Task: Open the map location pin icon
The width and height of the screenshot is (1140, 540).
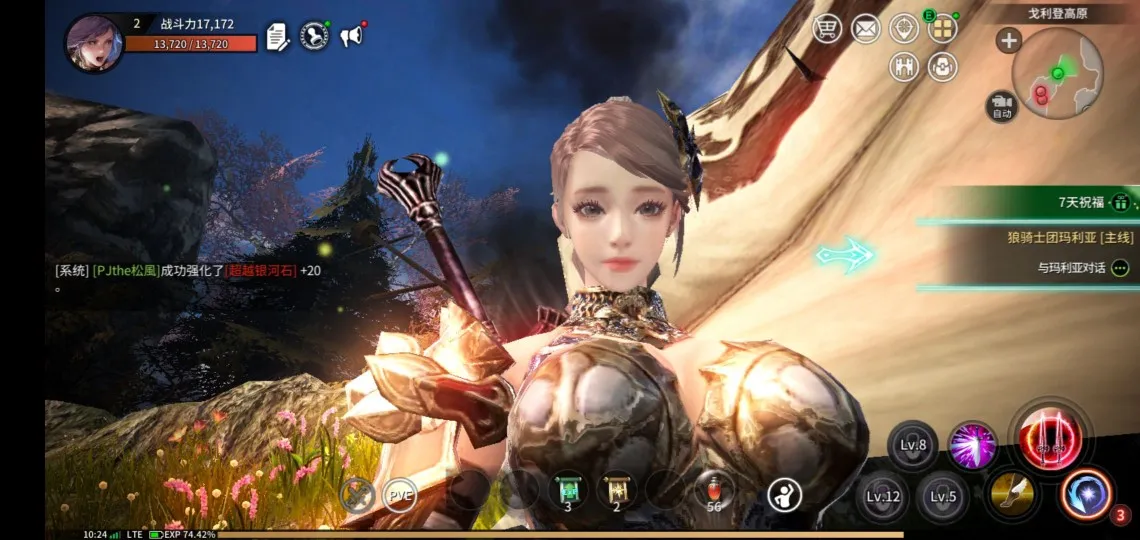Action: 904,29
